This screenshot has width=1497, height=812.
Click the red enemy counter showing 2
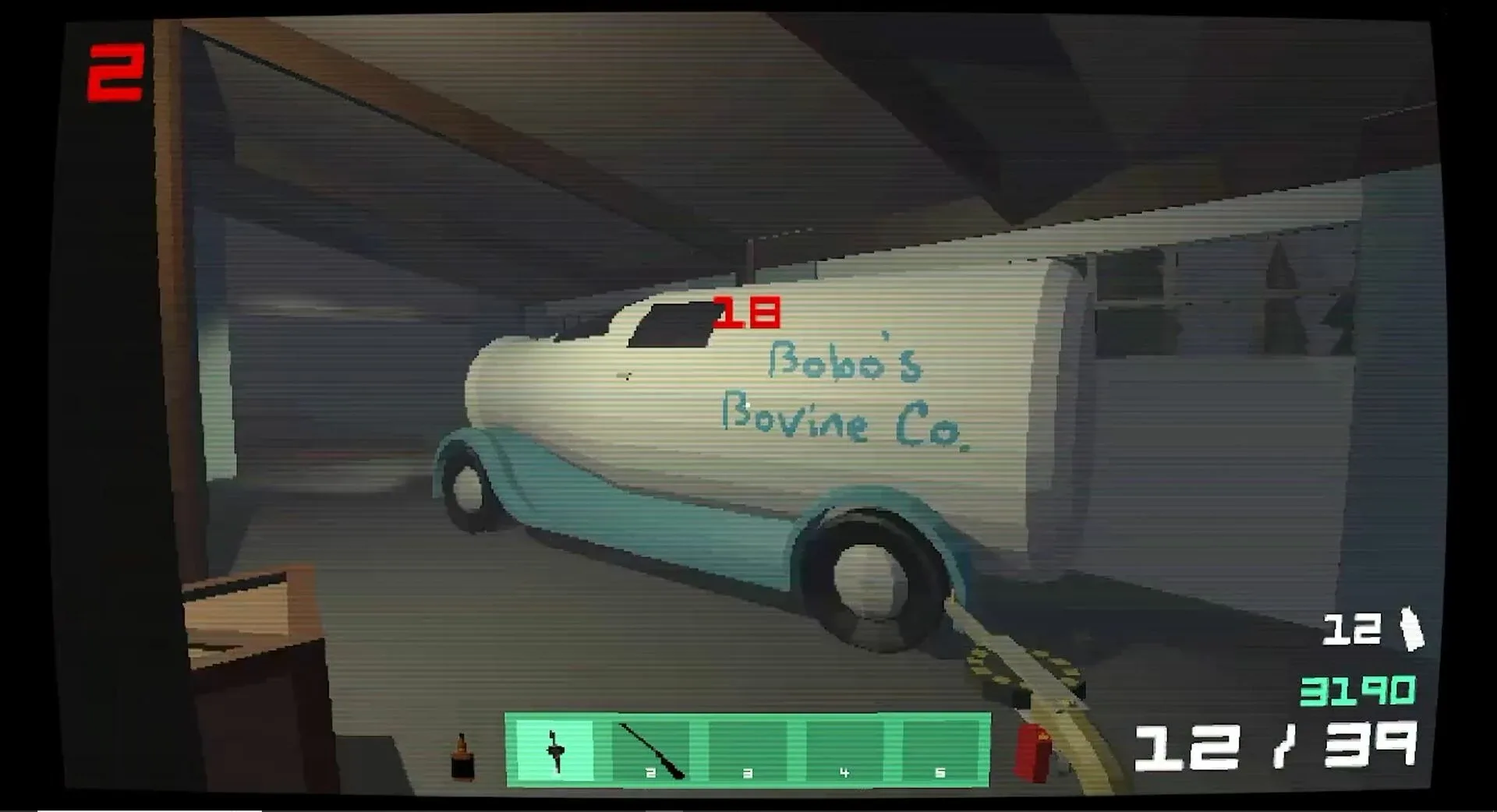[119, 70]
